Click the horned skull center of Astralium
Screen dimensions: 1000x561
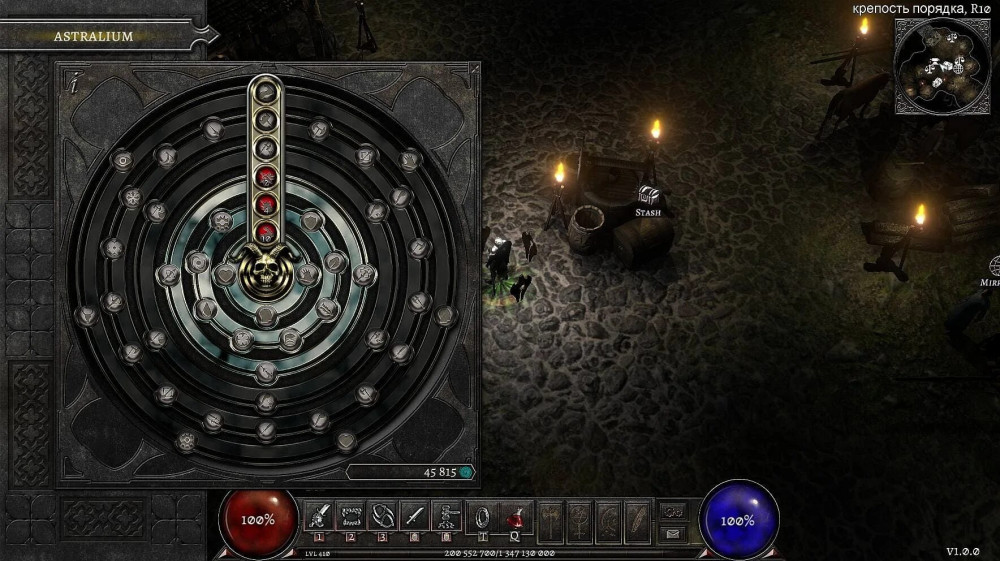pyautogui.click(x=266, y=268)
